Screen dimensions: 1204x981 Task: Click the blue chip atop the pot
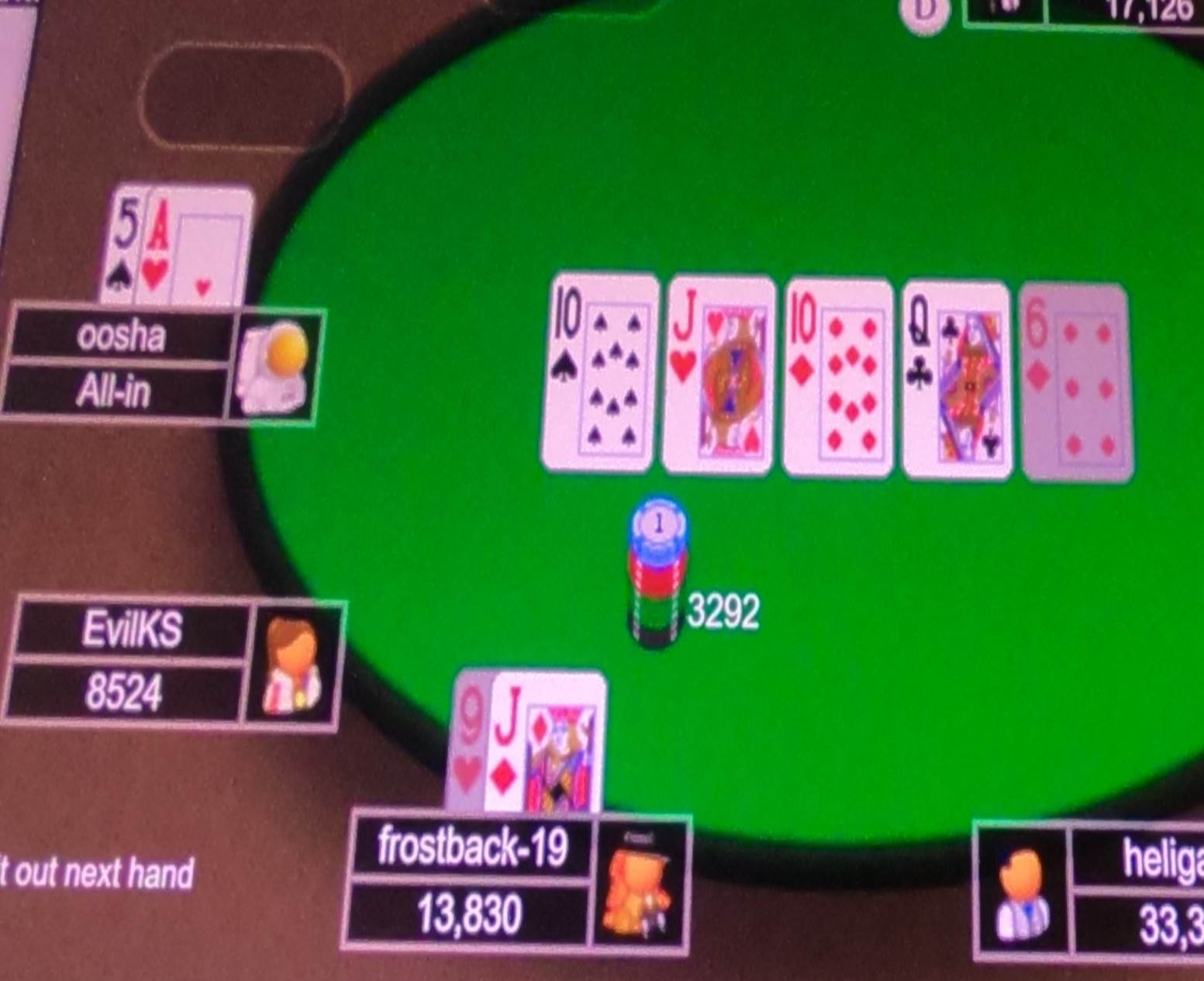(657, 524)
